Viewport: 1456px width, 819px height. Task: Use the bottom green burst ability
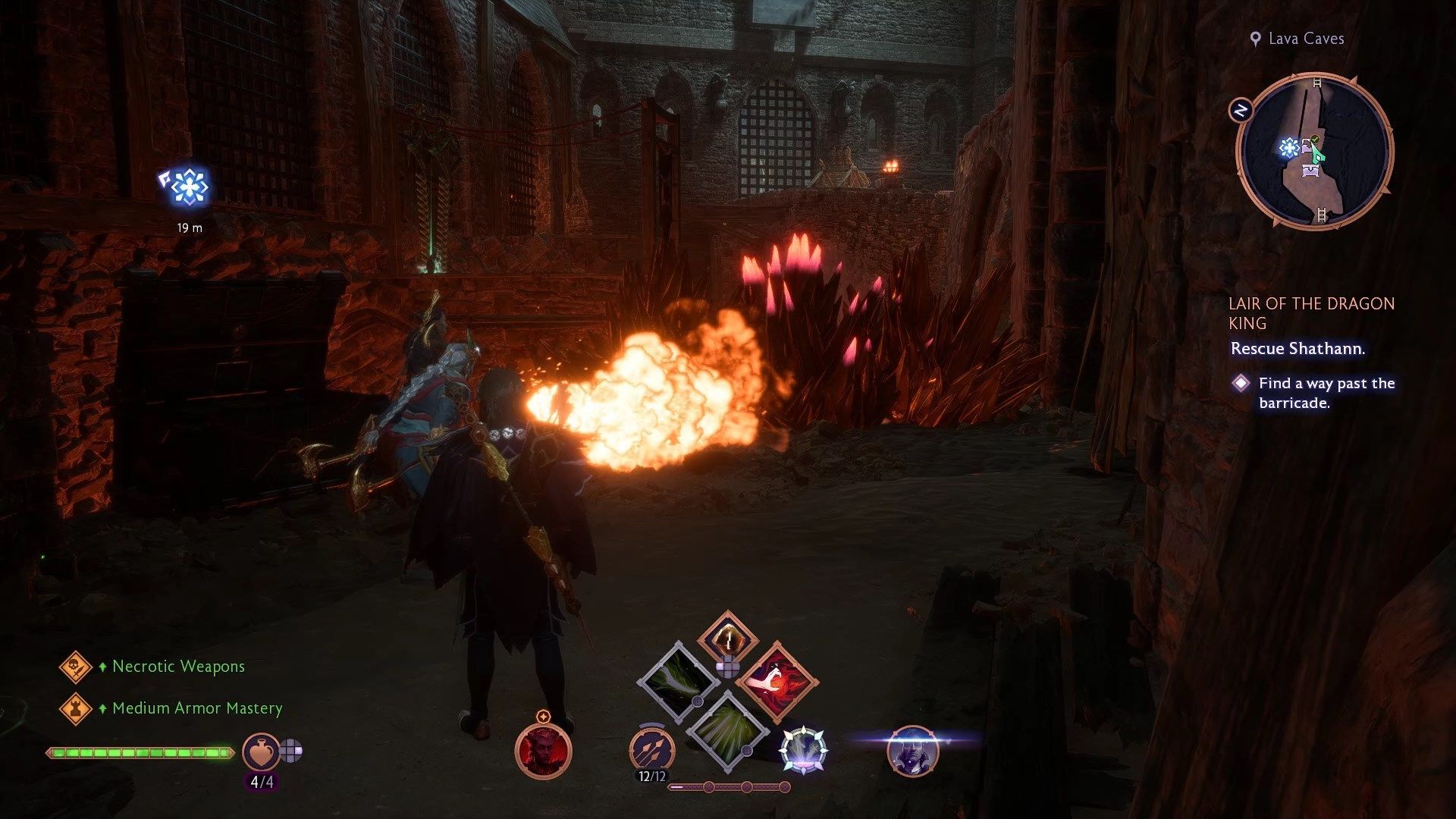pyautogui.click(x=727, y=730)
